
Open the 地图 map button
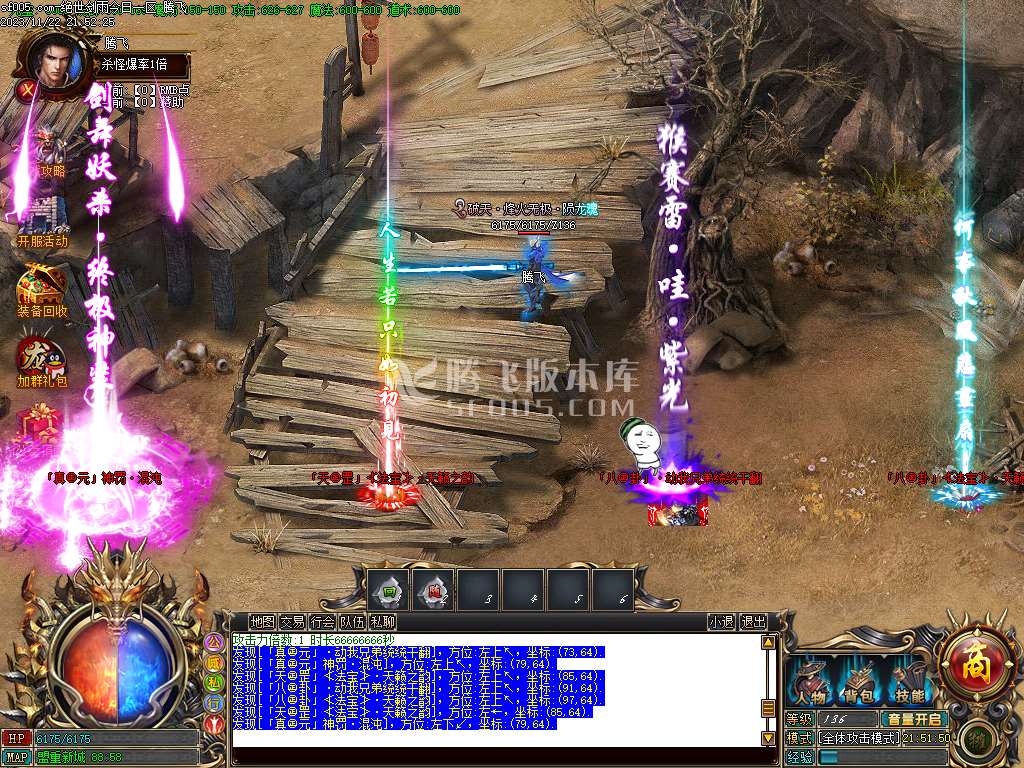click(x=262, y=621)
